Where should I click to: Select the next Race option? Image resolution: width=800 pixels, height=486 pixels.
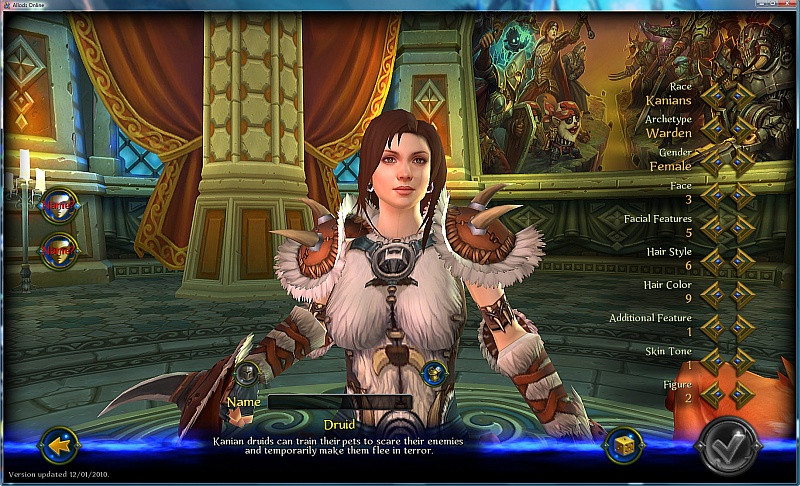(741, 95)
